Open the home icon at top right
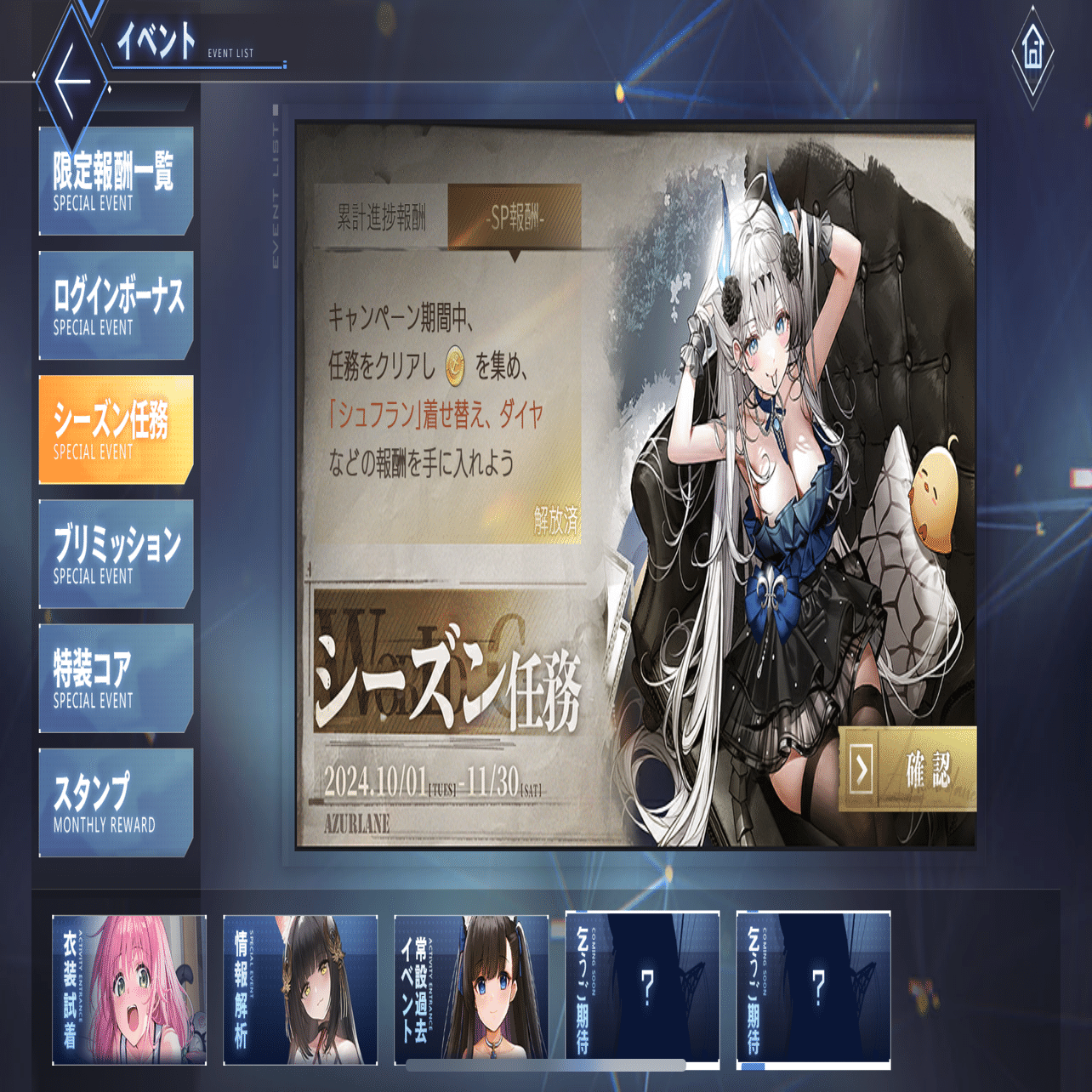 pos(1032,53)
